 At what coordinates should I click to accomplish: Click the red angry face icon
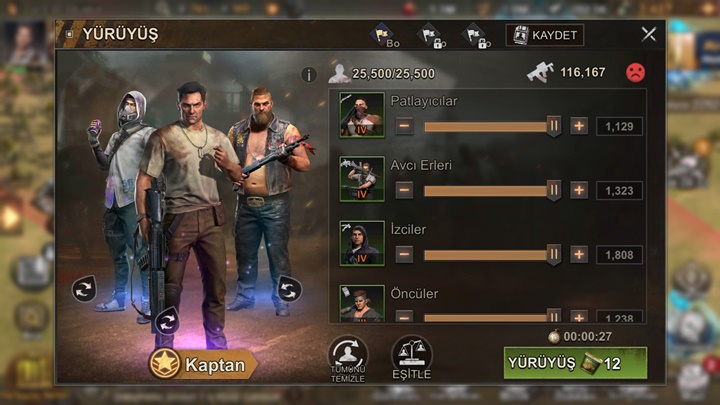click(634, 73)
